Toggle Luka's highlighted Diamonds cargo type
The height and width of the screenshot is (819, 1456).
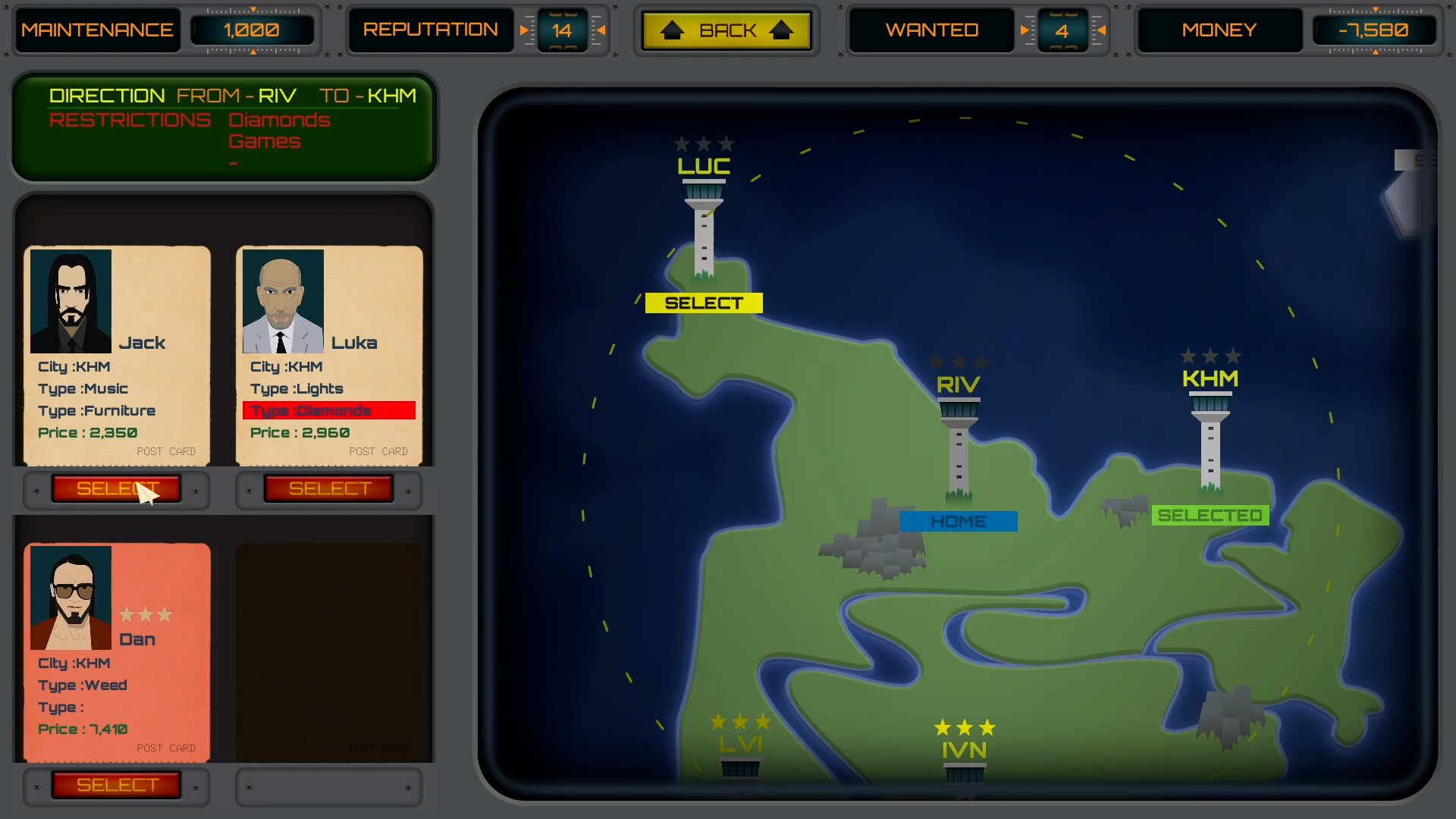(x=328, y=410)
